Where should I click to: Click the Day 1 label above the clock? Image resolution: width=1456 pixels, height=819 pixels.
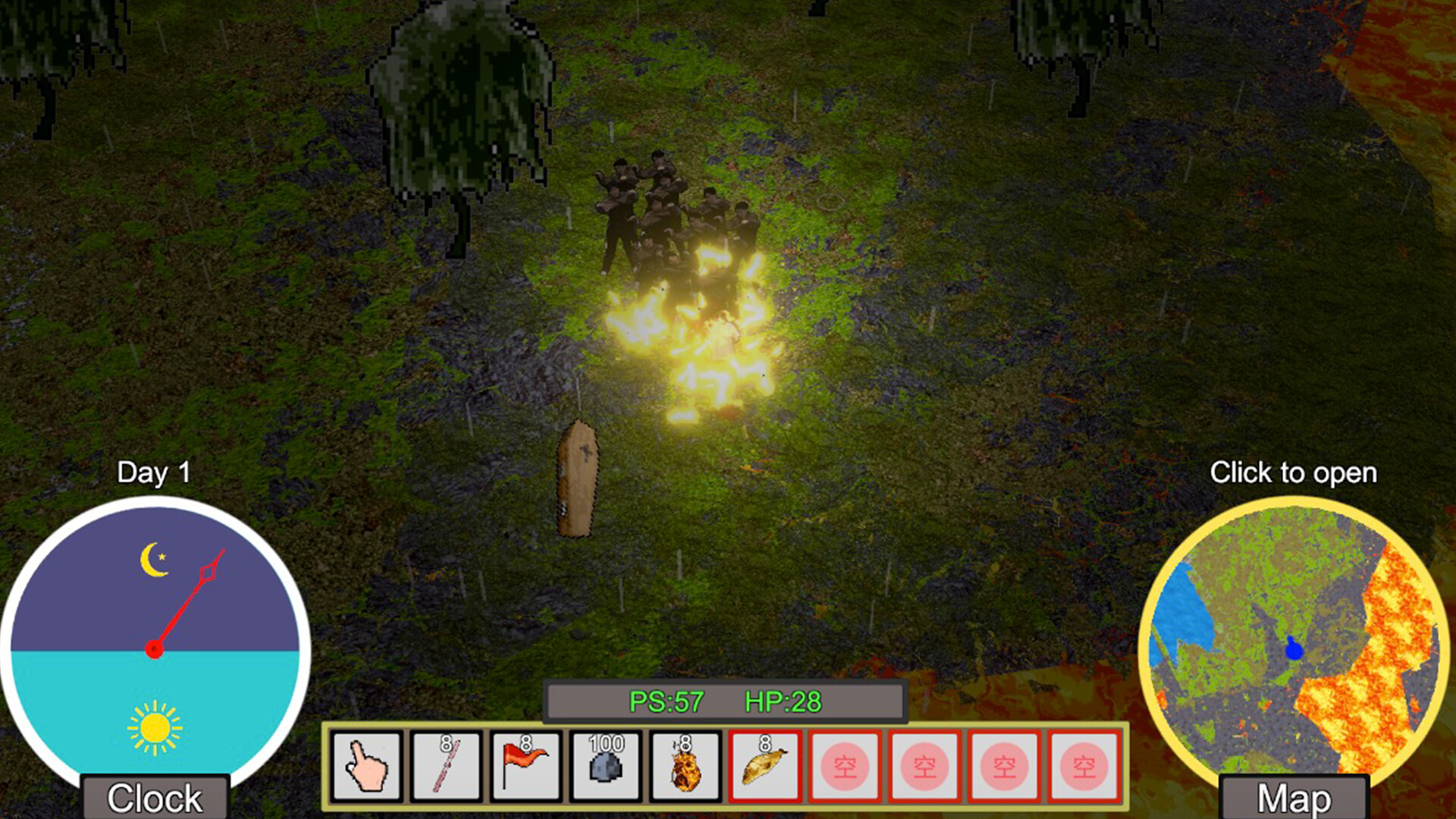pyautogui.click(x=155, y=472)
